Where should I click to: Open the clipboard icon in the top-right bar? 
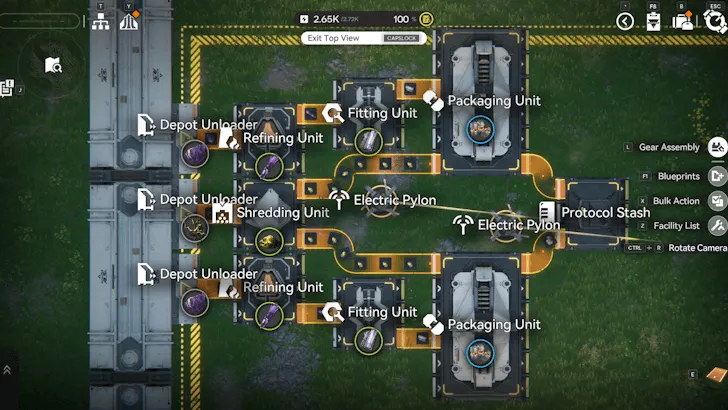[x=653, y=22]
